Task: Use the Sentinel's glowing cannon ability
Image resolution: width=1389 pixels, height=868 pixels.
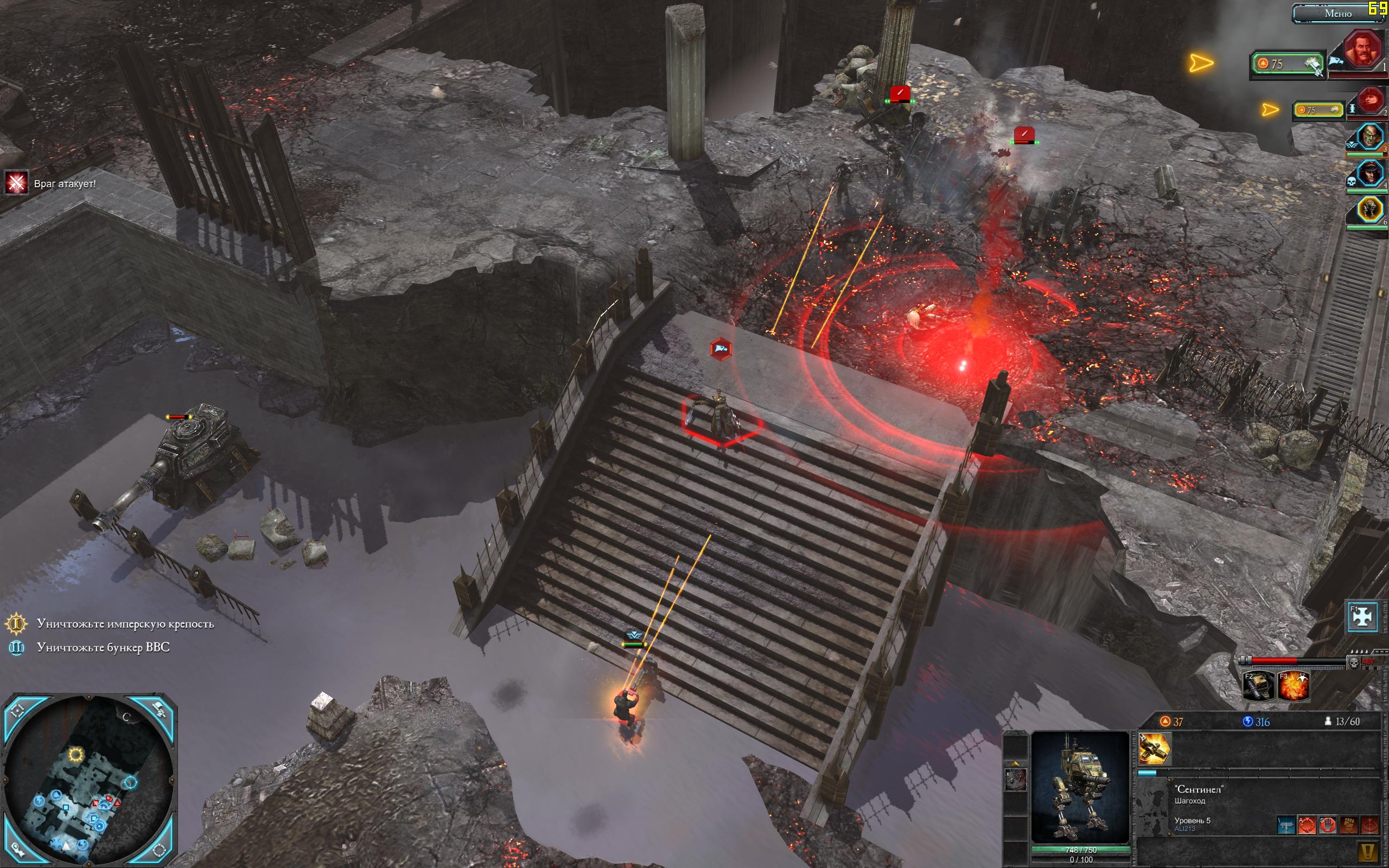Action: tap(1154, 749)
